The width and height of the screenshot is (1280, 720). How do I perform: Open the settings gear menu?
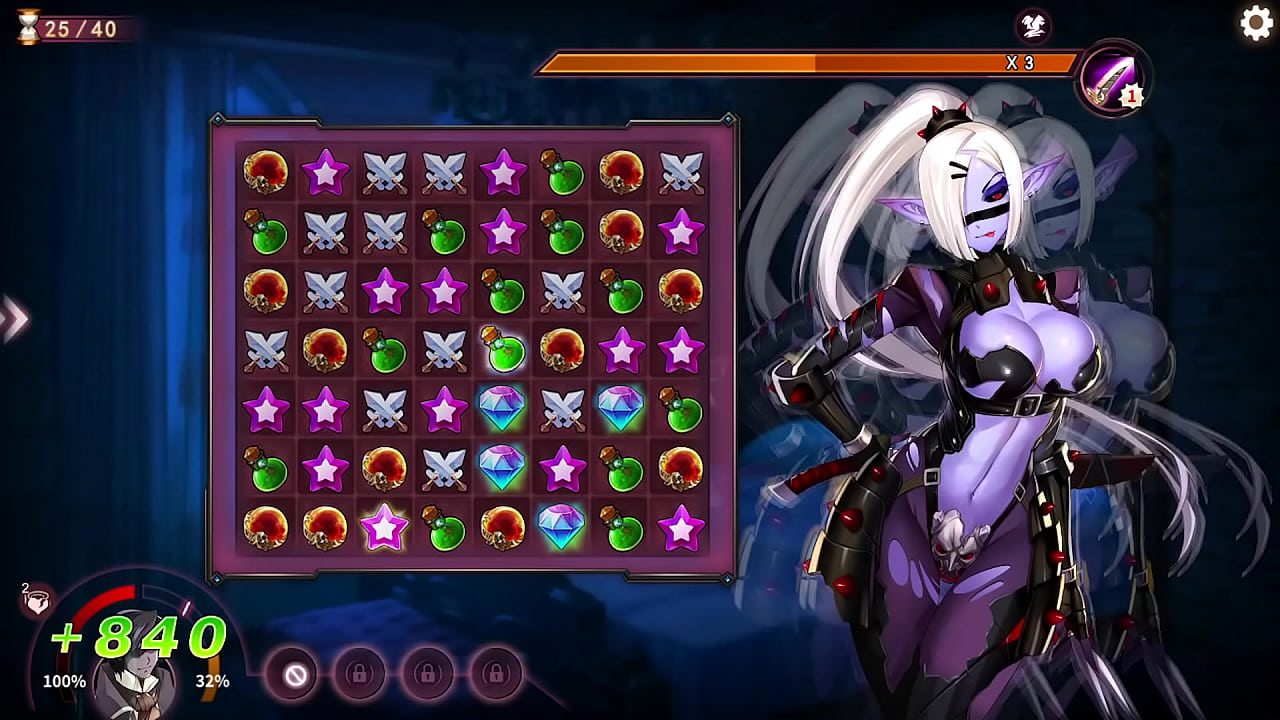point(1256,23)
